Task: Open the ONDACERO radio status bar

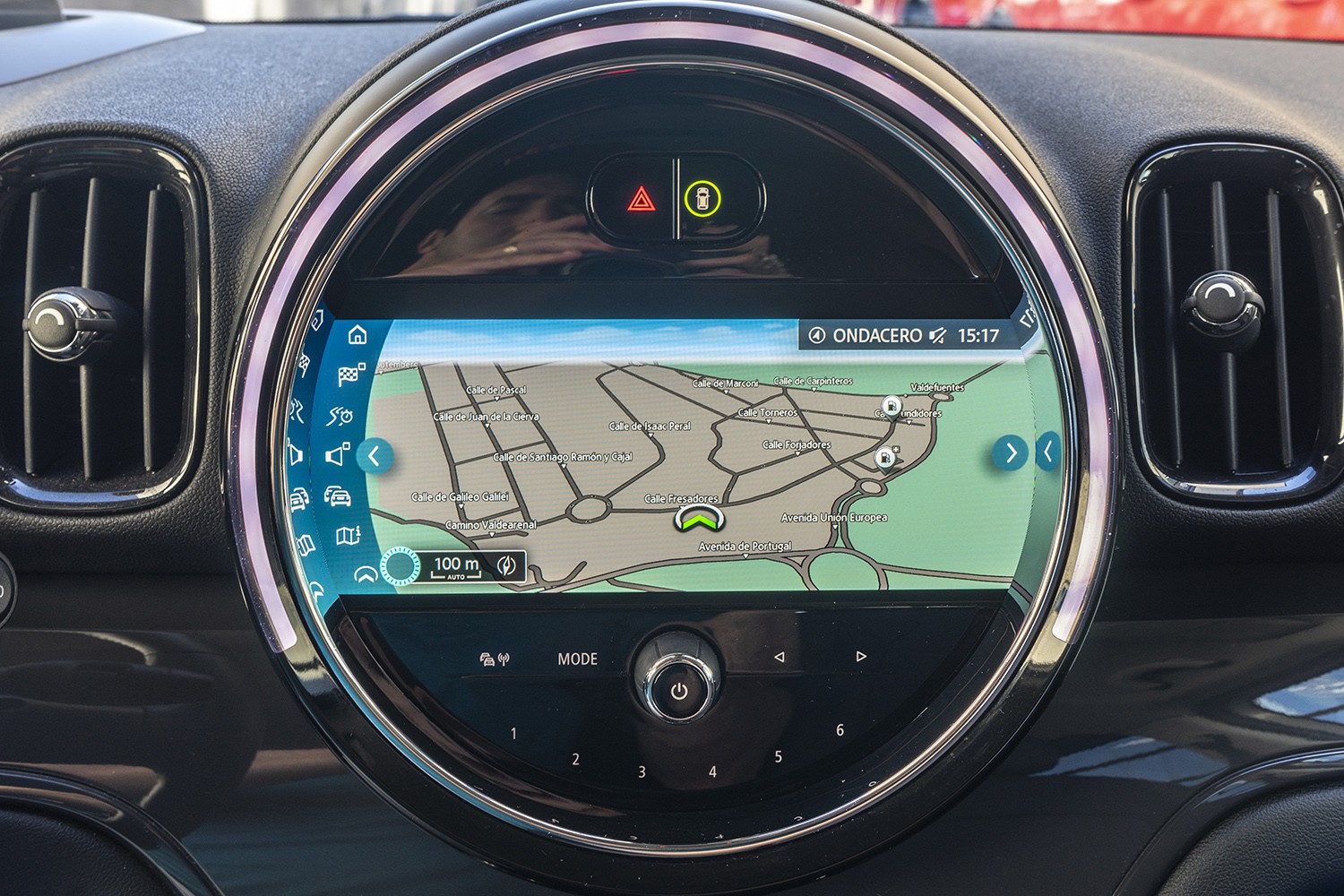Action: 905,336
